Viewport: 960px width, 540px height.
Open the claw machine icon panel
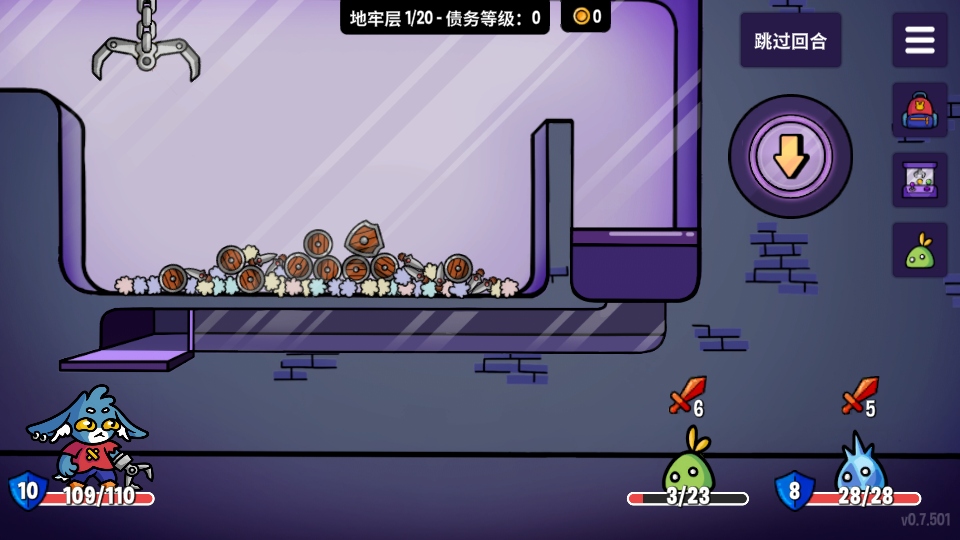tap(919, 180)
